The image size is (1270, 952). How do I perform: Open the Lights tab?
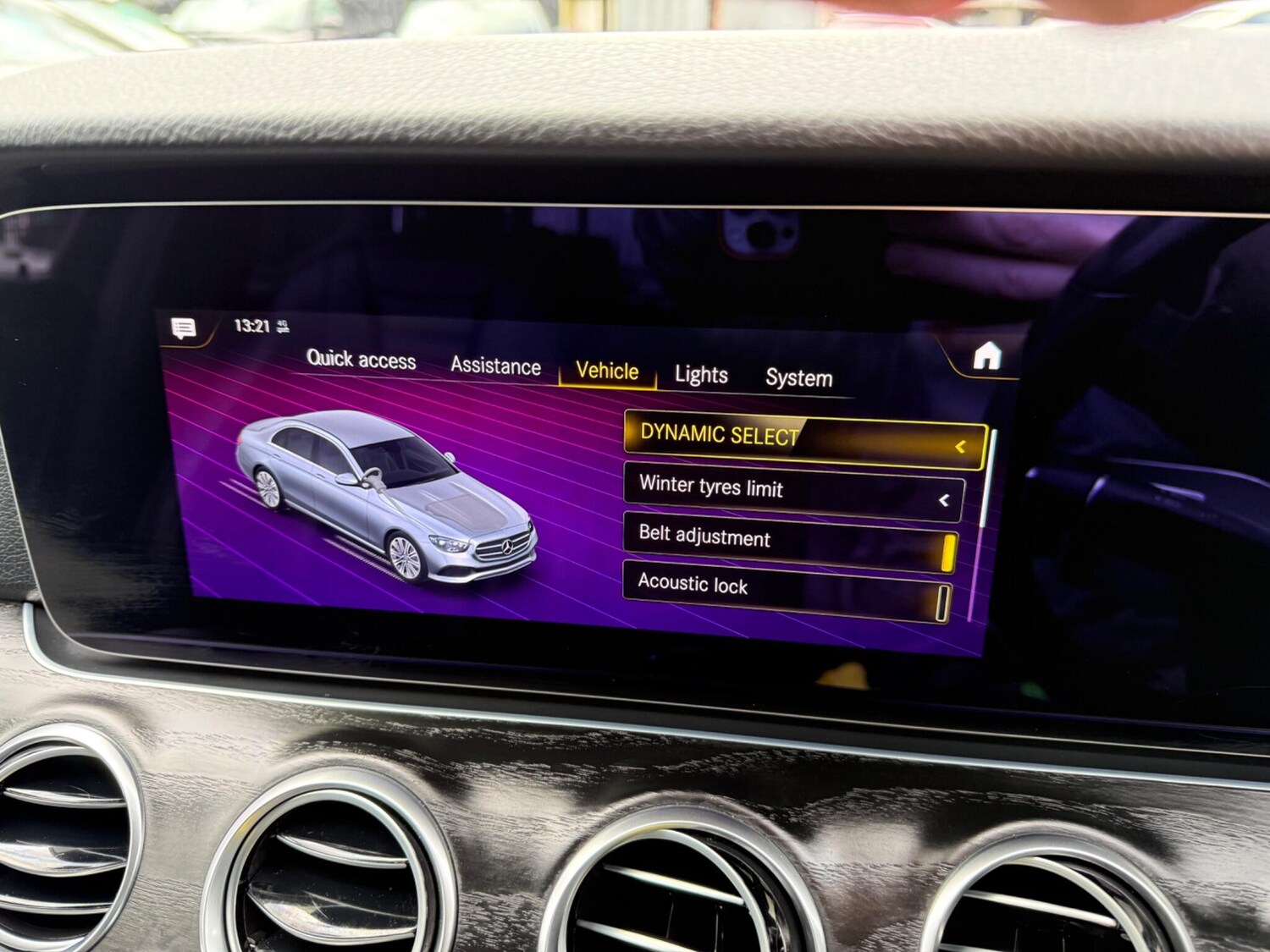[703, 376]
